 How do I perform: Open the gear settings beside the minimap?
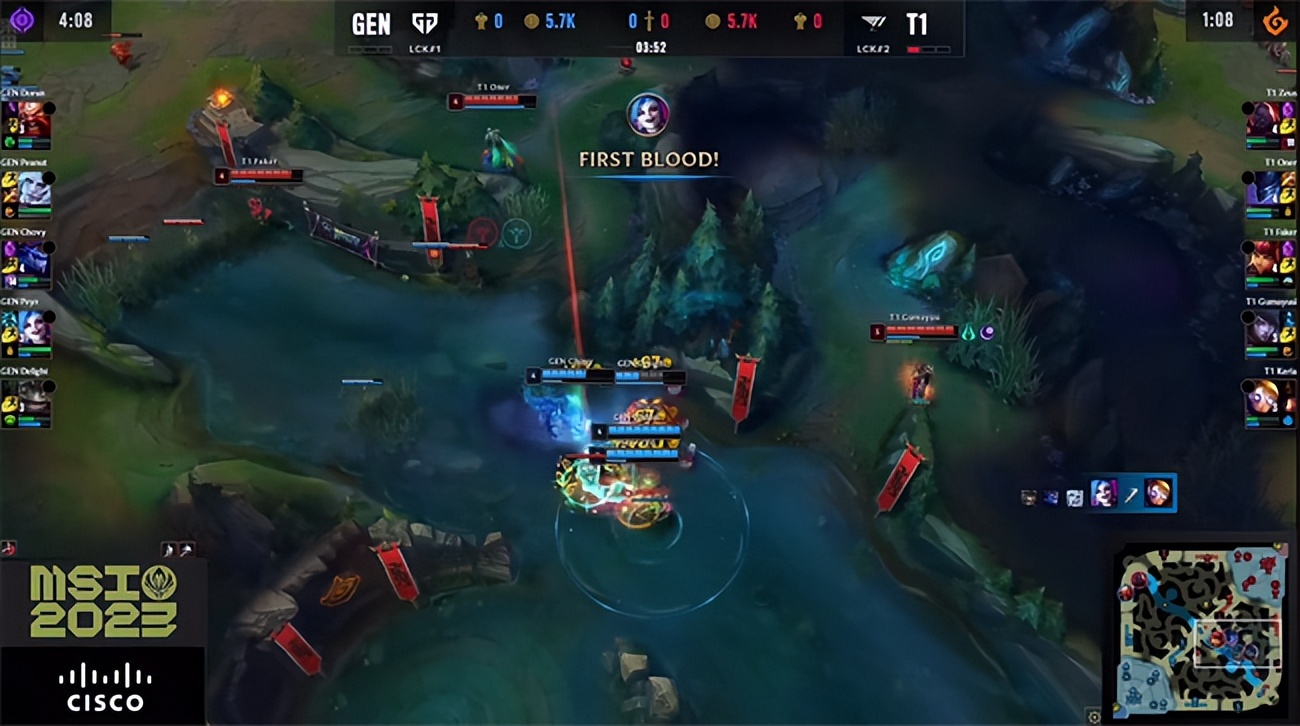[1094, 716]
